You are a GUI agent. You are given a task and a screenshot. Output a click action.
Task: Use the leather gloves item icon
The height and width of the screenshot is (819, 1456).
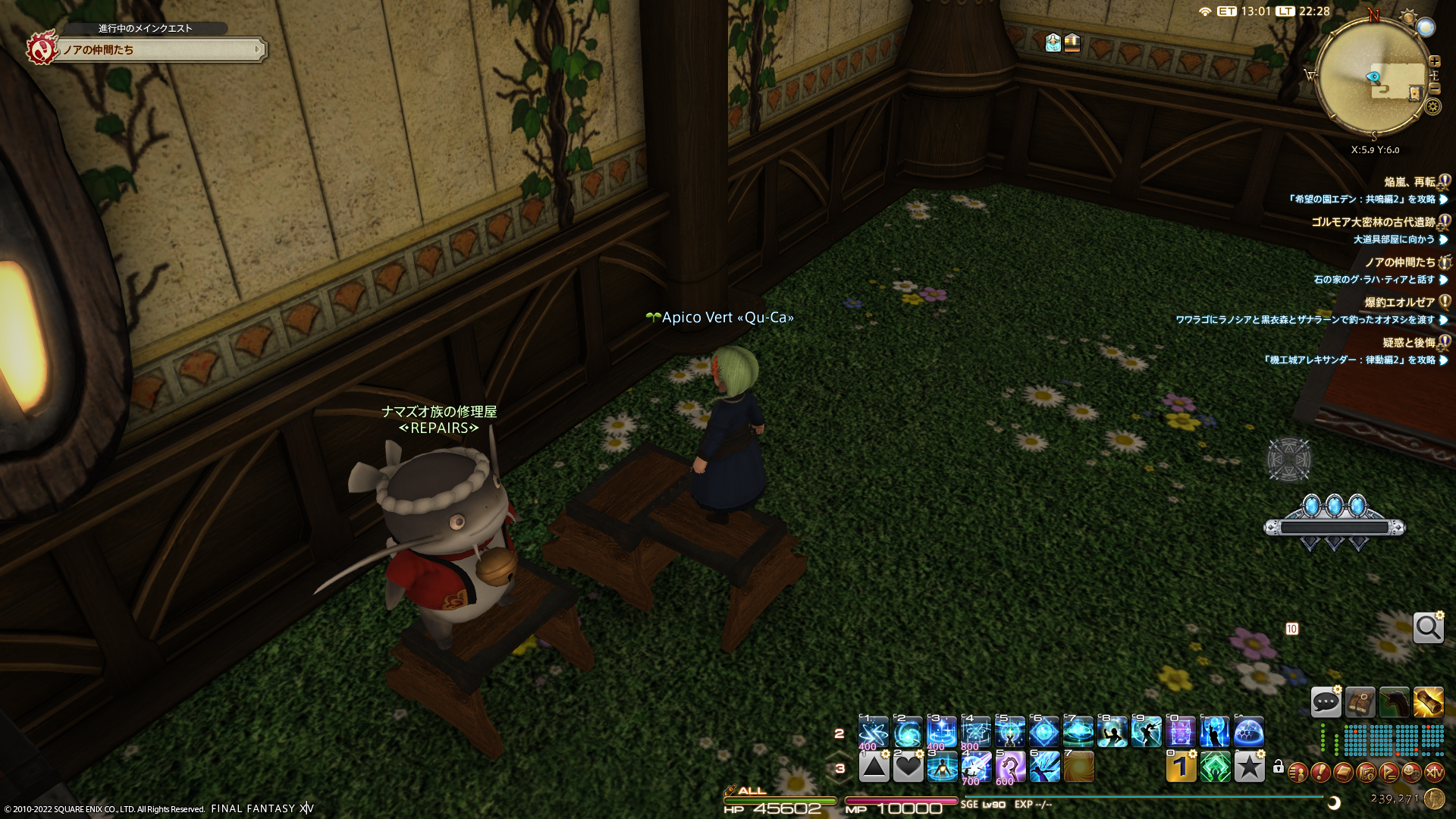click(x=1360, y=702)
